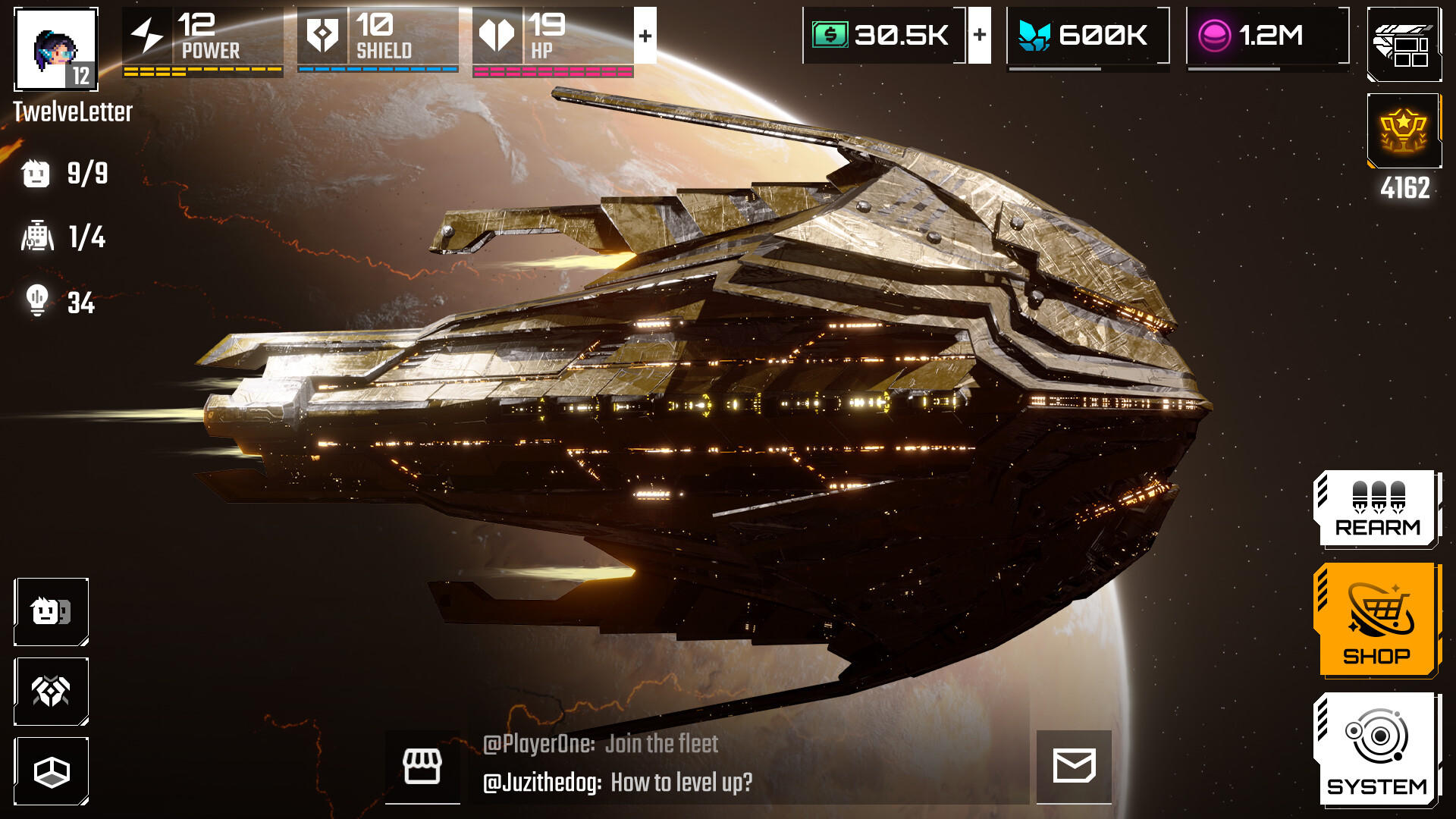The image size is (1456, 819).
Task: Open the ship layout icon at top right
Action: [1404, 45]
